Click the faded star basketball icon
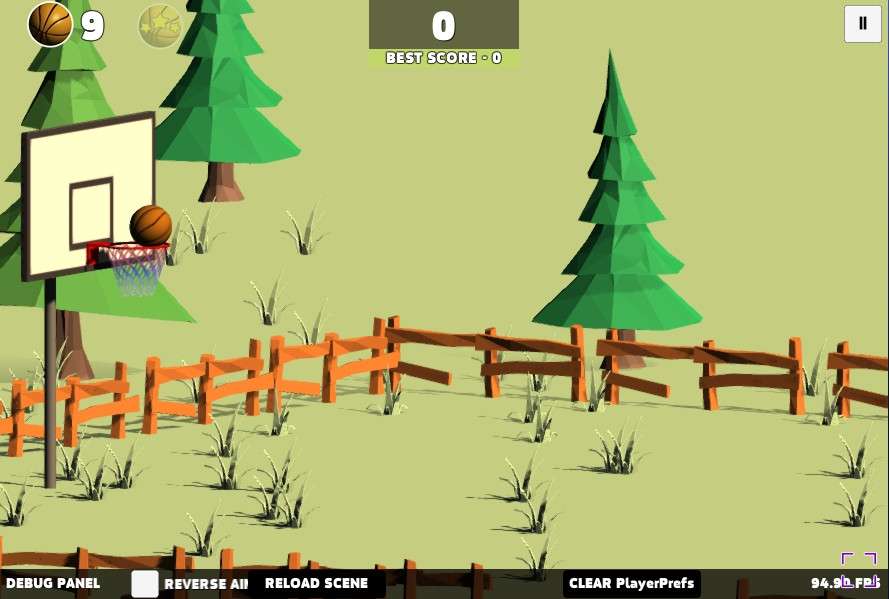The width and height of the screenshot is (889, 599). tap(160, 25)
